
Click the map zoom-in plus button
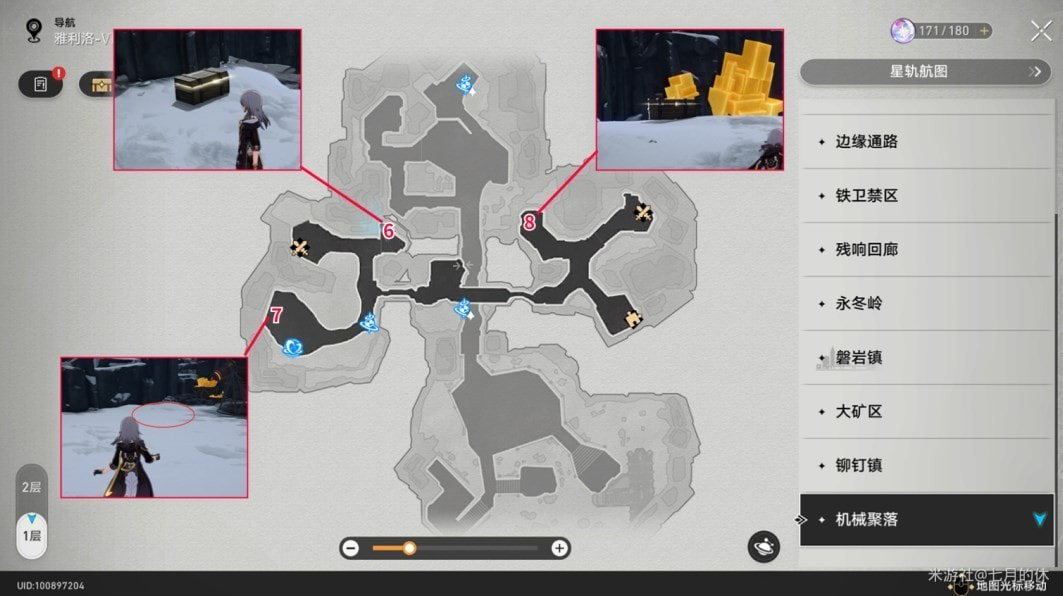pyautogui.click(x=560, y=548)
